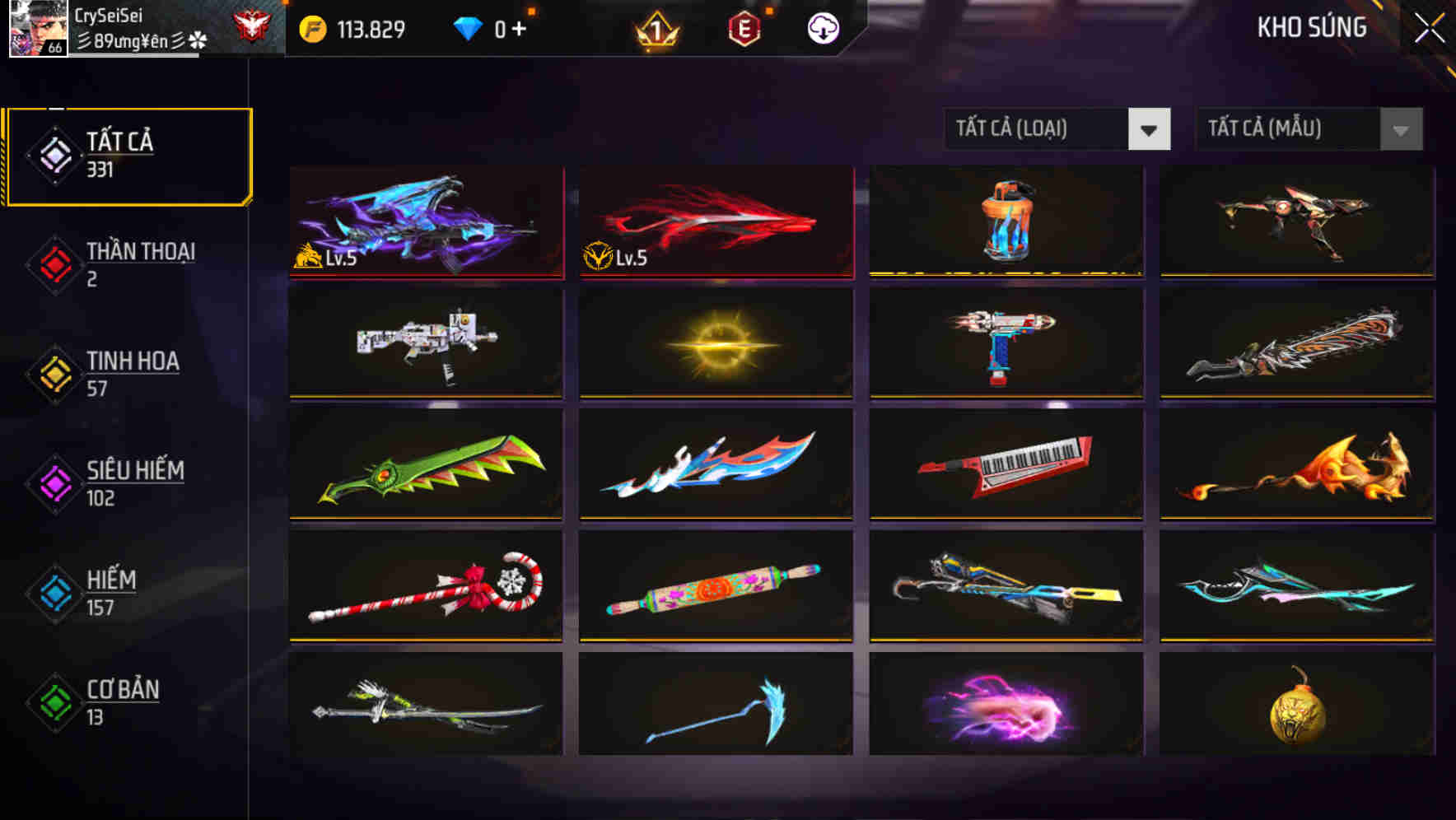Select the green Cơ Bản rarity icon
Image resolution: width=1456 pixels, height=820 pixels.
54,702
